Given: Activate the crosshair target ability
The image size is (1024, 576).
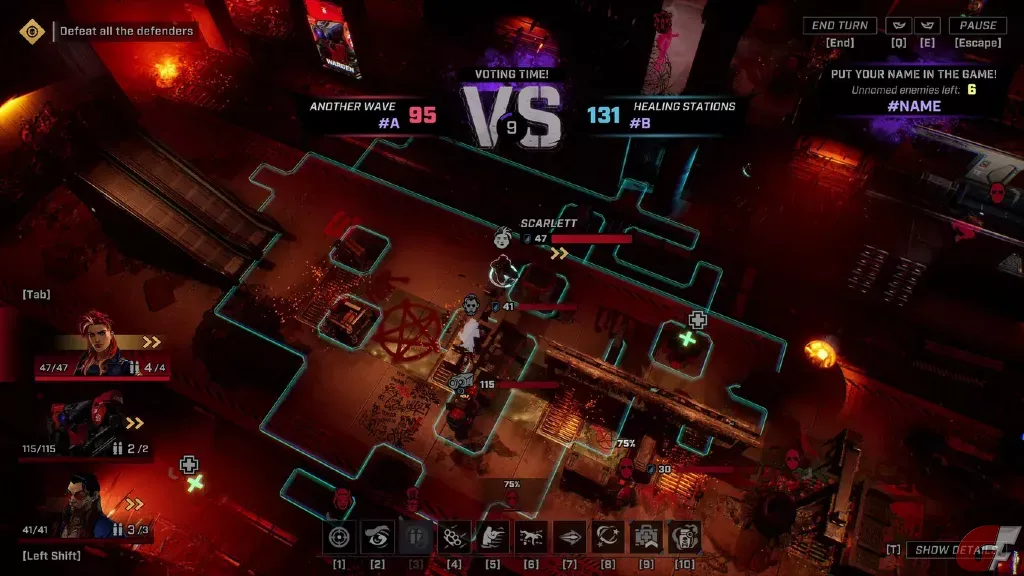Looking at the screenshot, I should pyautogui.click(x=340, y=538).
